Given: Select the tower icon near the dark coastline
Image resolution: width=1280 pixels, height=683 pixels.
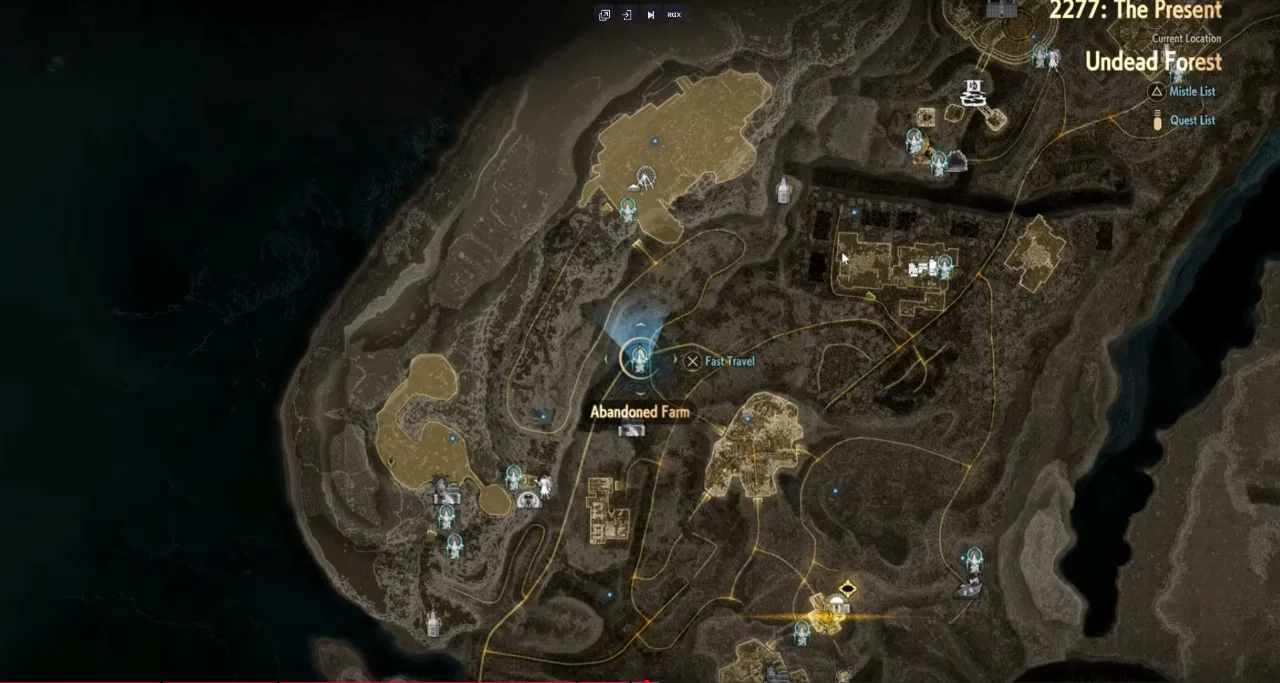Looking at the screenshot, I should (433, 624).
